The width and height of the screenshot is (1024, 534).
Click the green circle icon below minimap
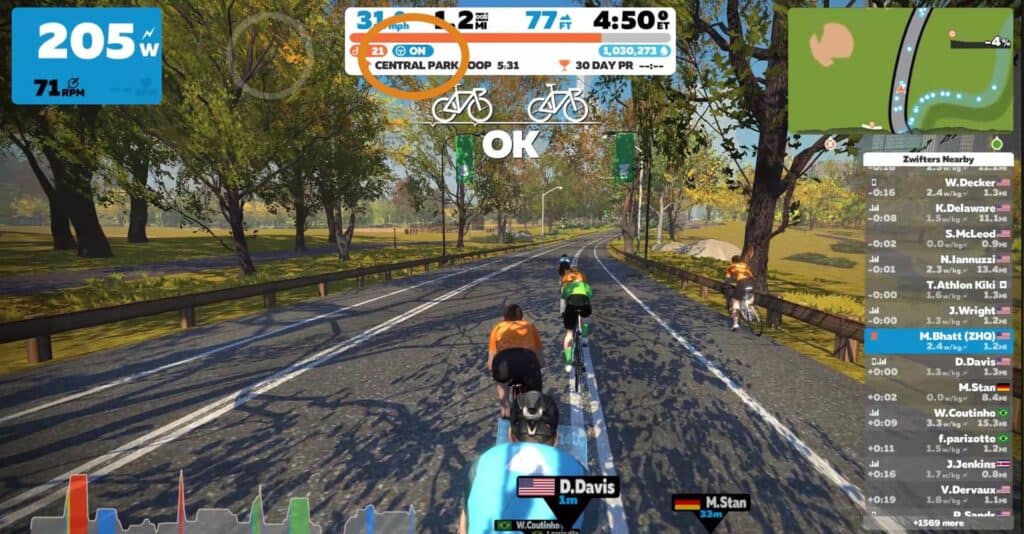pos(996,144)
